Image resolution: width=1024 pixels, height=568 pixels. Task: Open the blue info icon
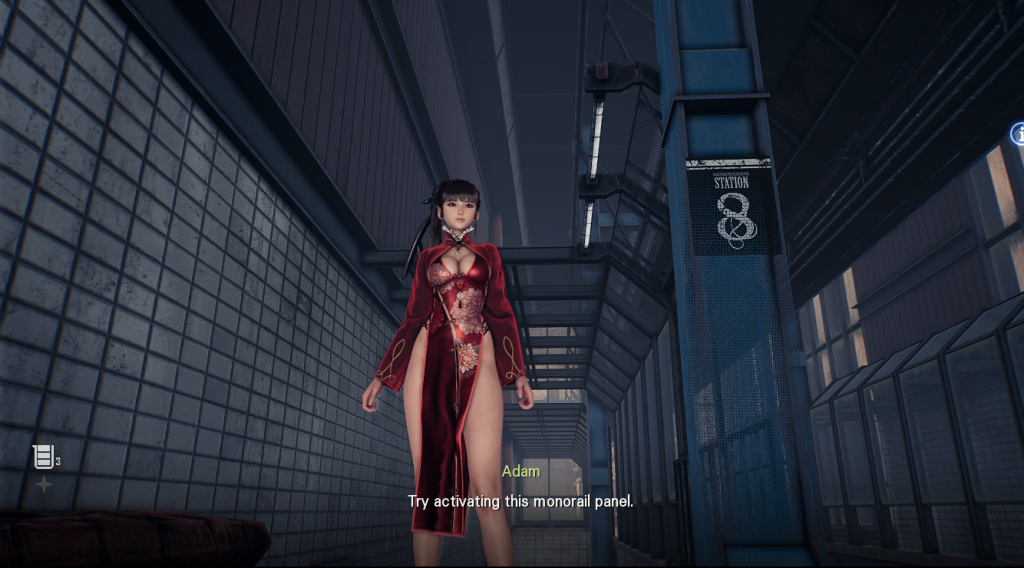coord(1018,133)
